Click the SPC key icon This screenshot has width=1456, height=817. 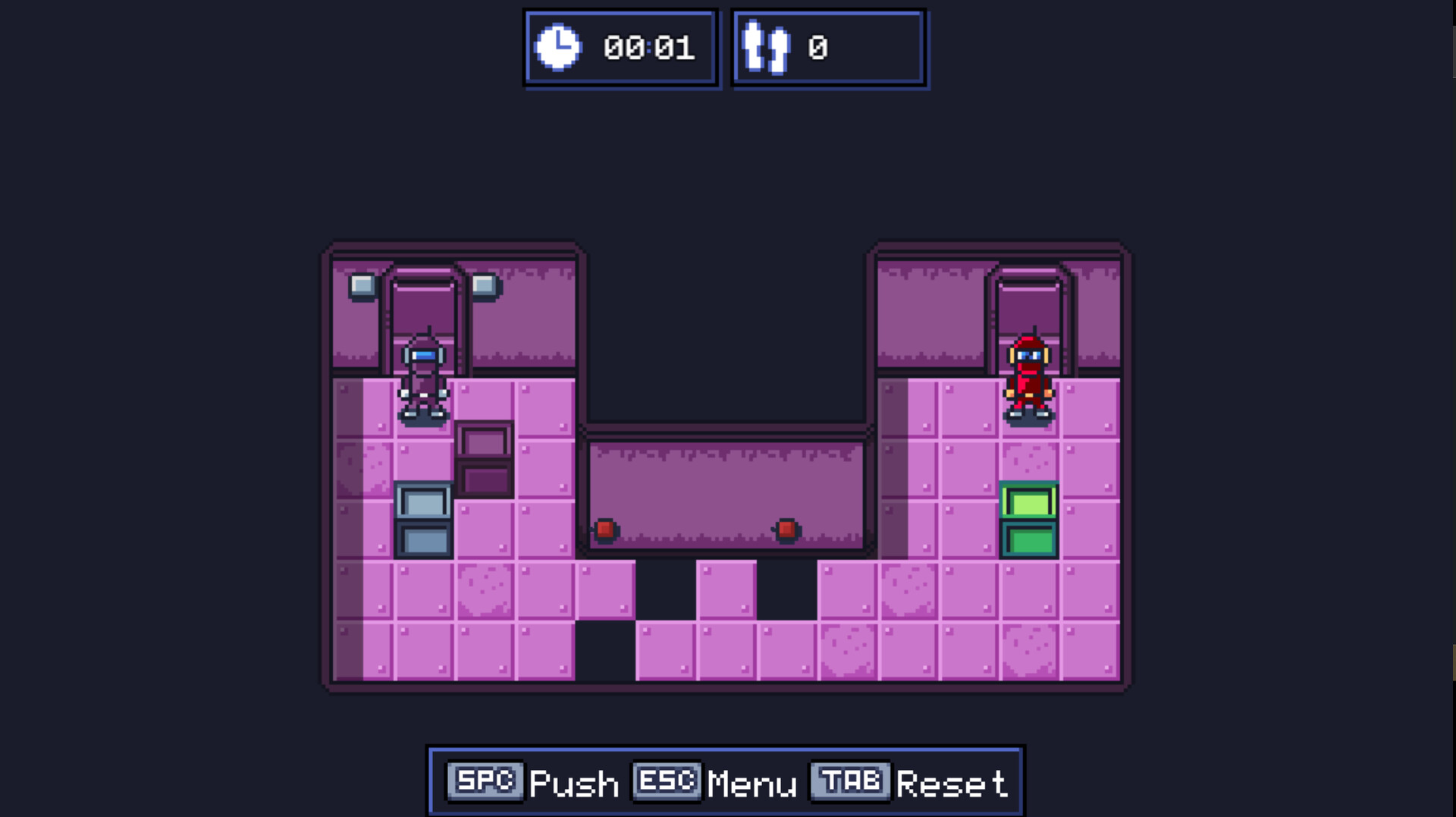click(x=486, y=781)
